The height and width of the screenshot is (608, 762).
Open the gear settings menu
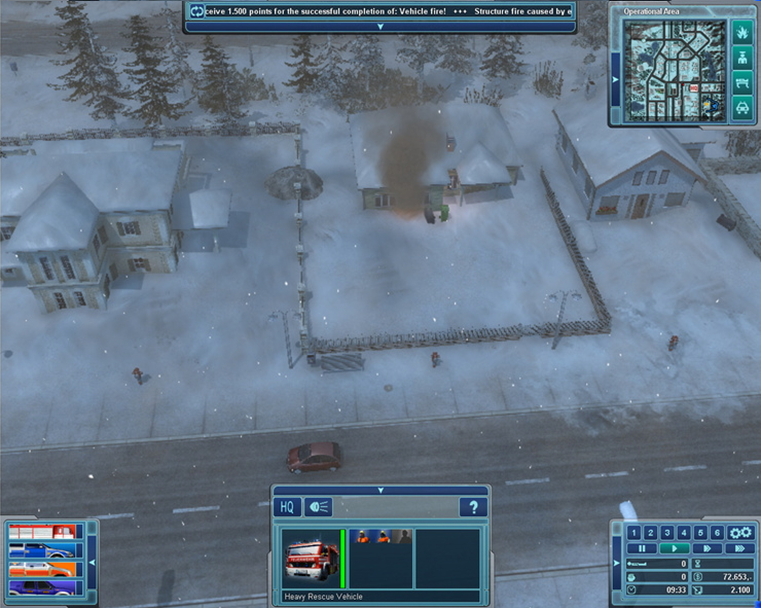[x=740, y=532]
